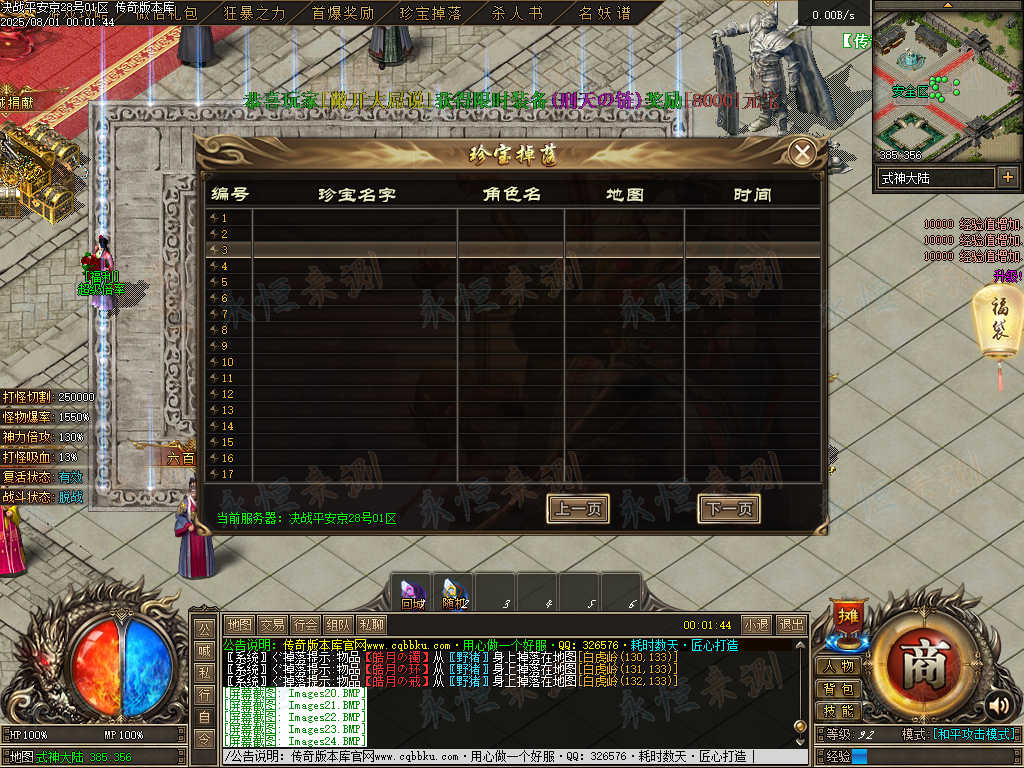Use the 随机 random teleport hotbar slot

coord(455,593)
